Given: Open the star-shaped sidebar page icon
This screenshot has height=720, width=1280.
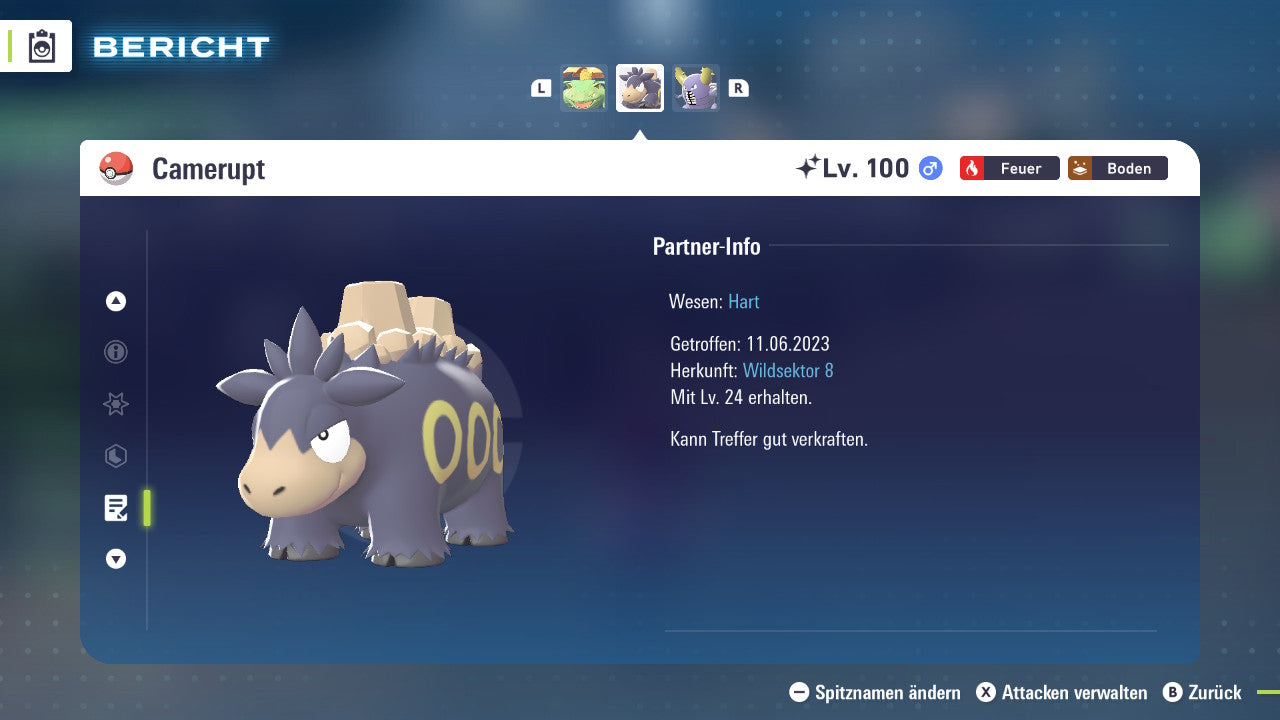Looking at the screenshot, I should click(x=115, y=404).
